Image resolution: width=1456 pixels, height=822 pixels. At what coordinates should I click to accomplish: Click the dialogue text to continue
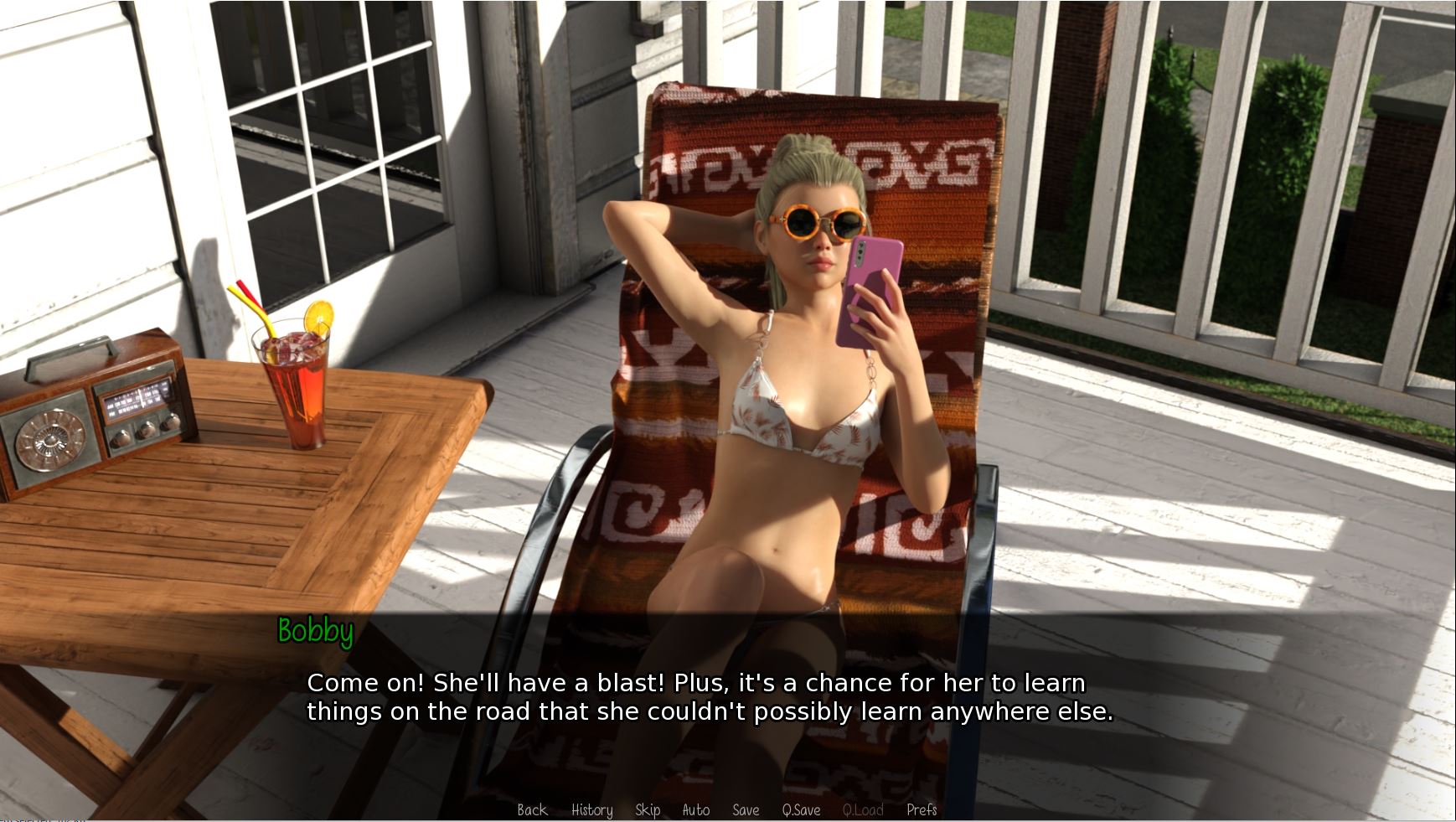pos(709,697)
